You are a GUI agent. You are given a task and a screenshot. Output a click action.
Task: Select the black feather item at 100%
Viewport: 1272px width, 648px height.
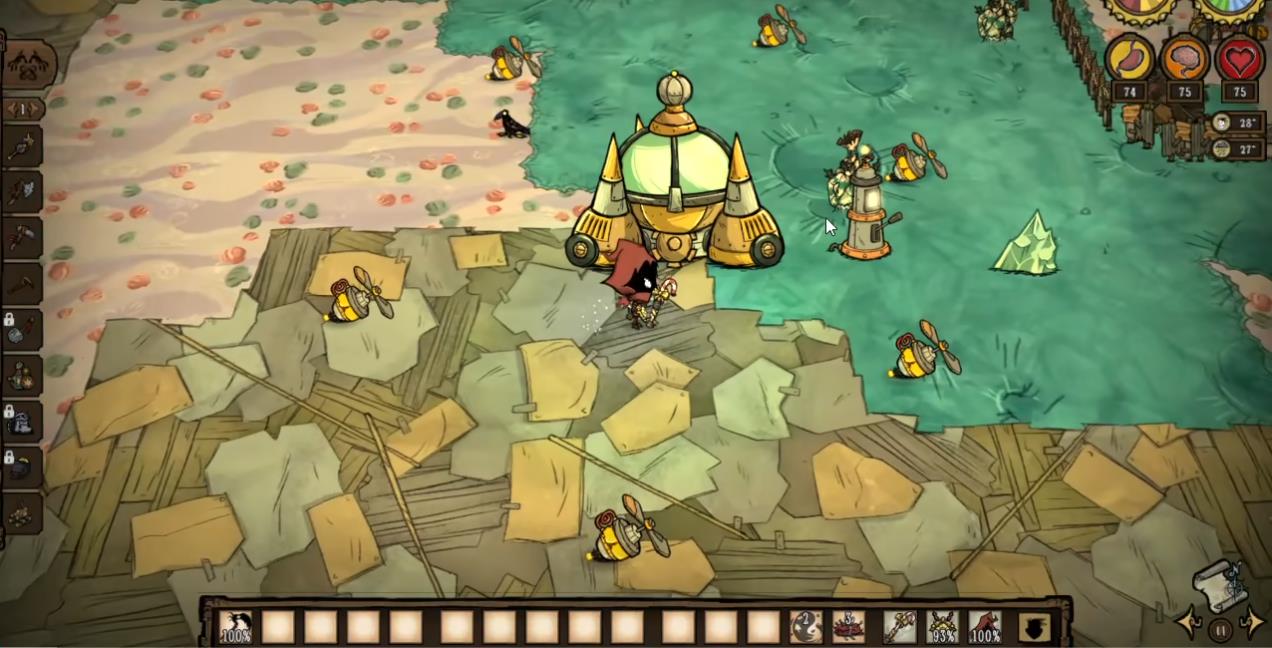(236, 627)
